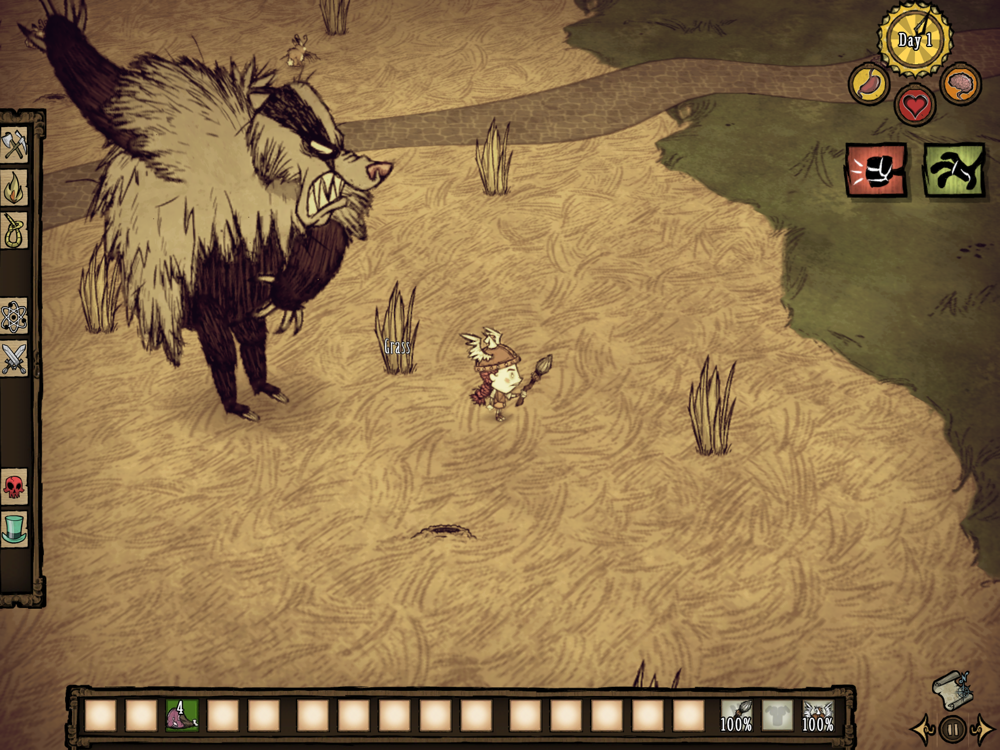The height and width of the screenshot is (750, 1000).
Task: Open the Tools crafting tab
Action: pyautogui.click(x=15, y=144)
